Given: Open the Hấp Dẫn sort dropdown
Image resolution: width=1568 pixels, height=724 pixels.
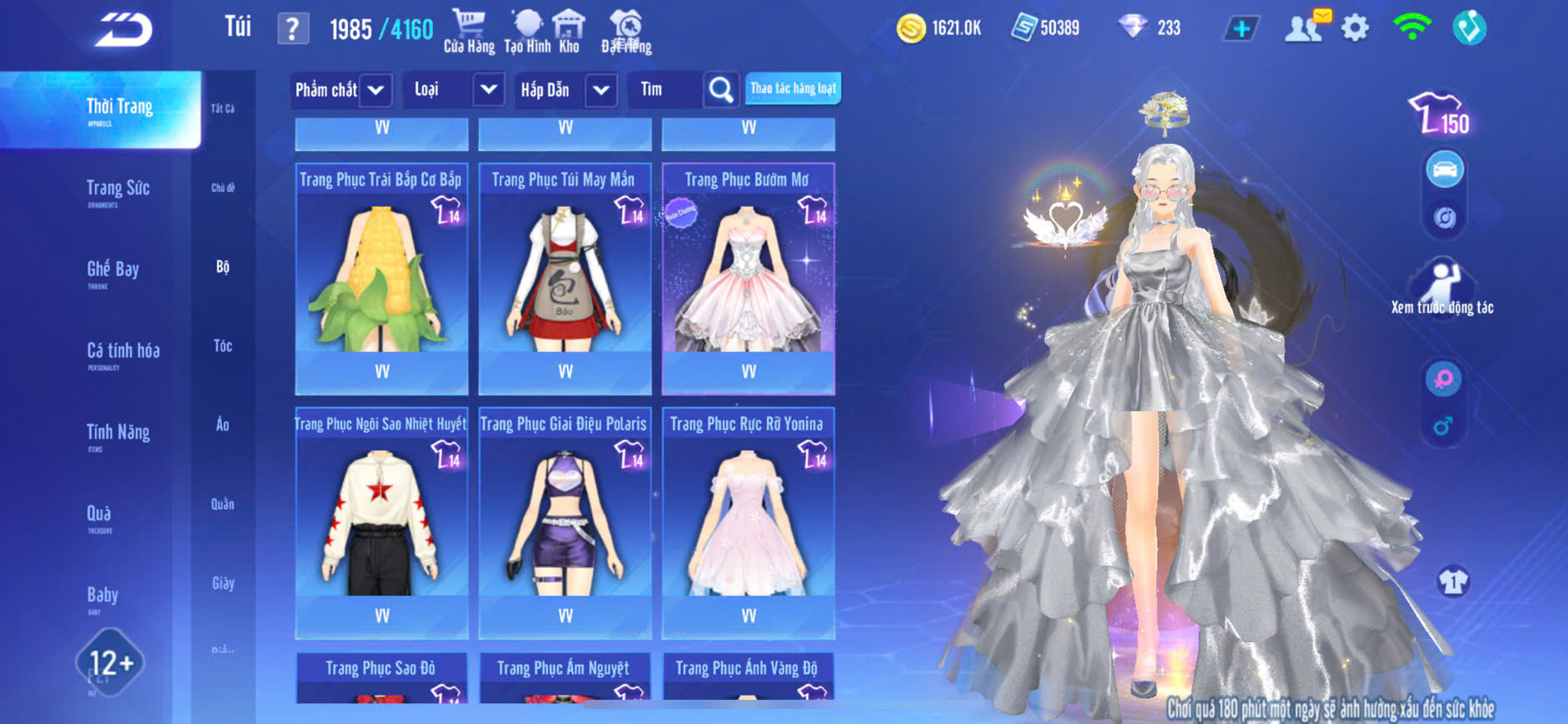Looking at the screenshot, I should click(x=601, y=90).
